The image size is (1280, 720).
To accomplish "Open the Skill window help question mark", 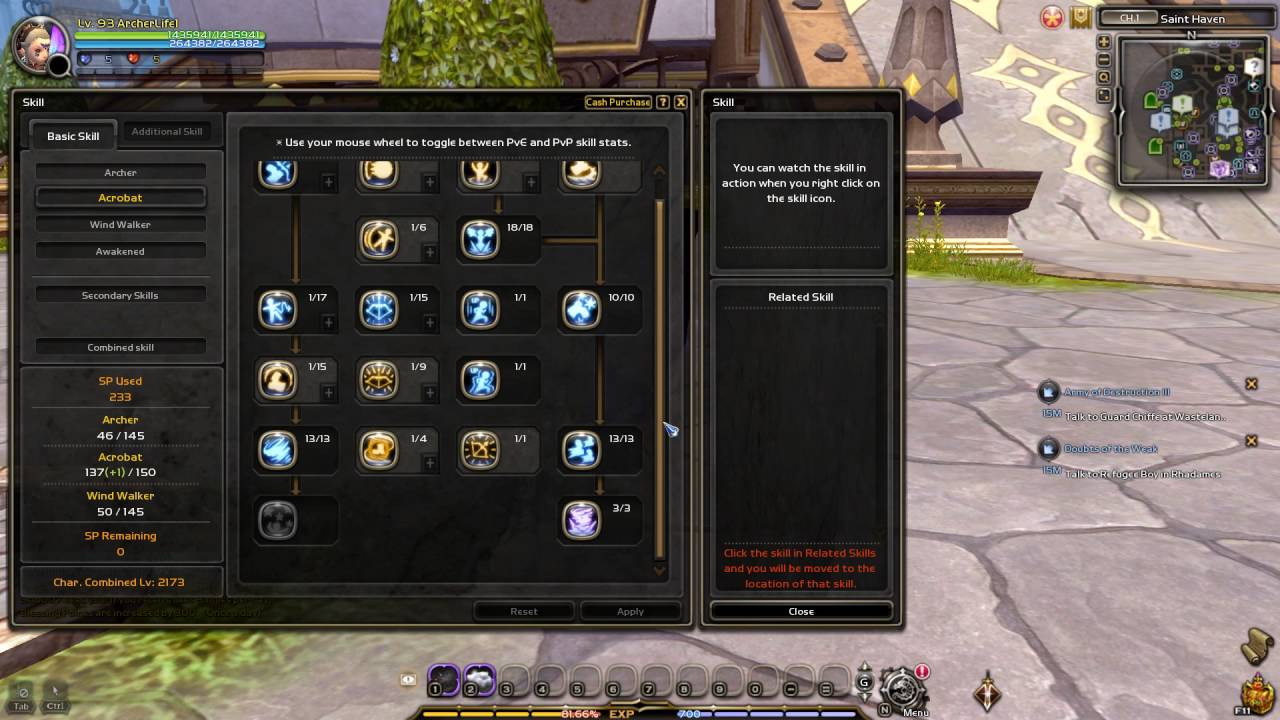I will pos(663,102).
